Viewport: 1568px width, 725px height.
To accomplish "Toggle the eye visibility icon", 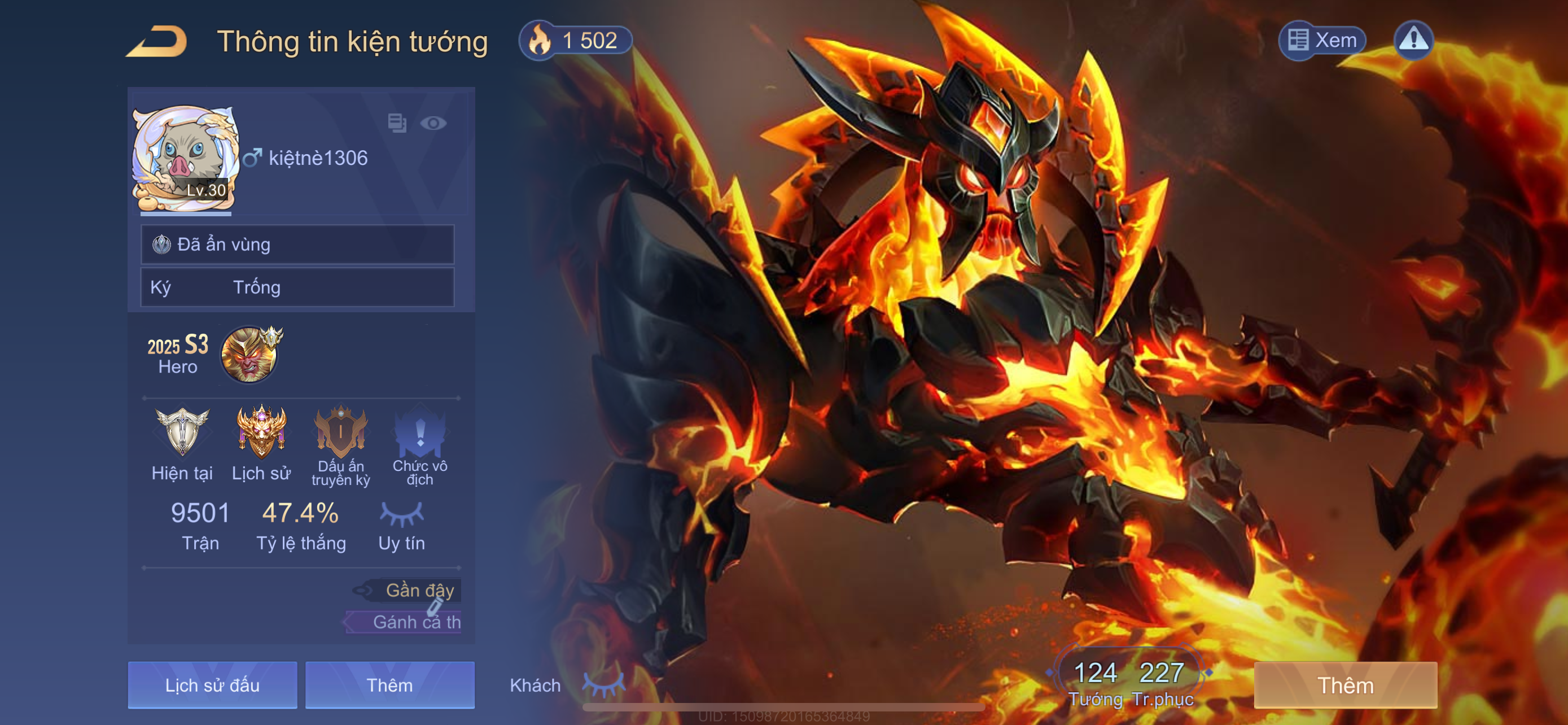I will pos(433,123).
